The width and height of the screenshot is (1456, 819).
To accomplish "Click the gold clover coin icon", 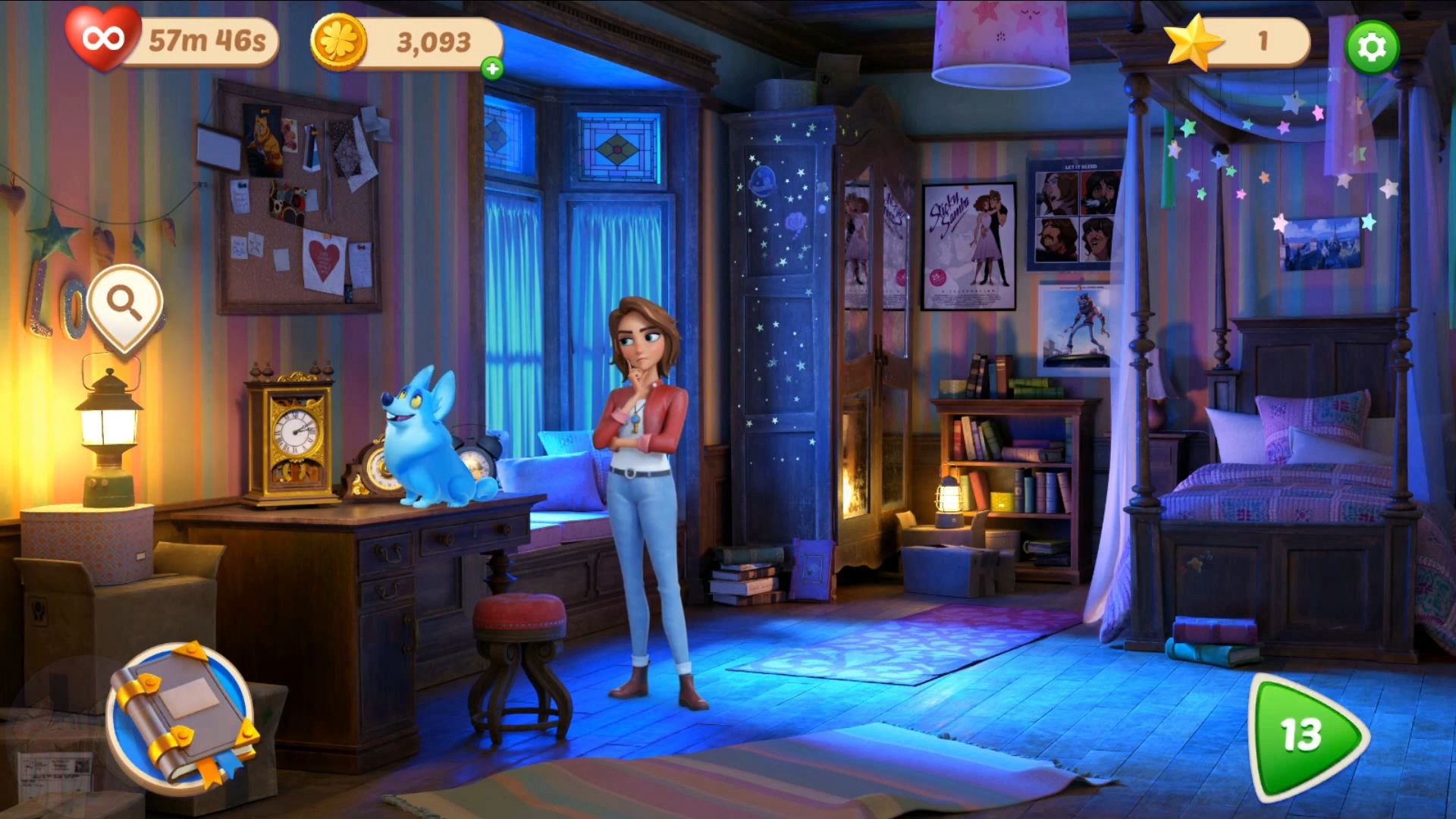I will (x=338, y=42).
